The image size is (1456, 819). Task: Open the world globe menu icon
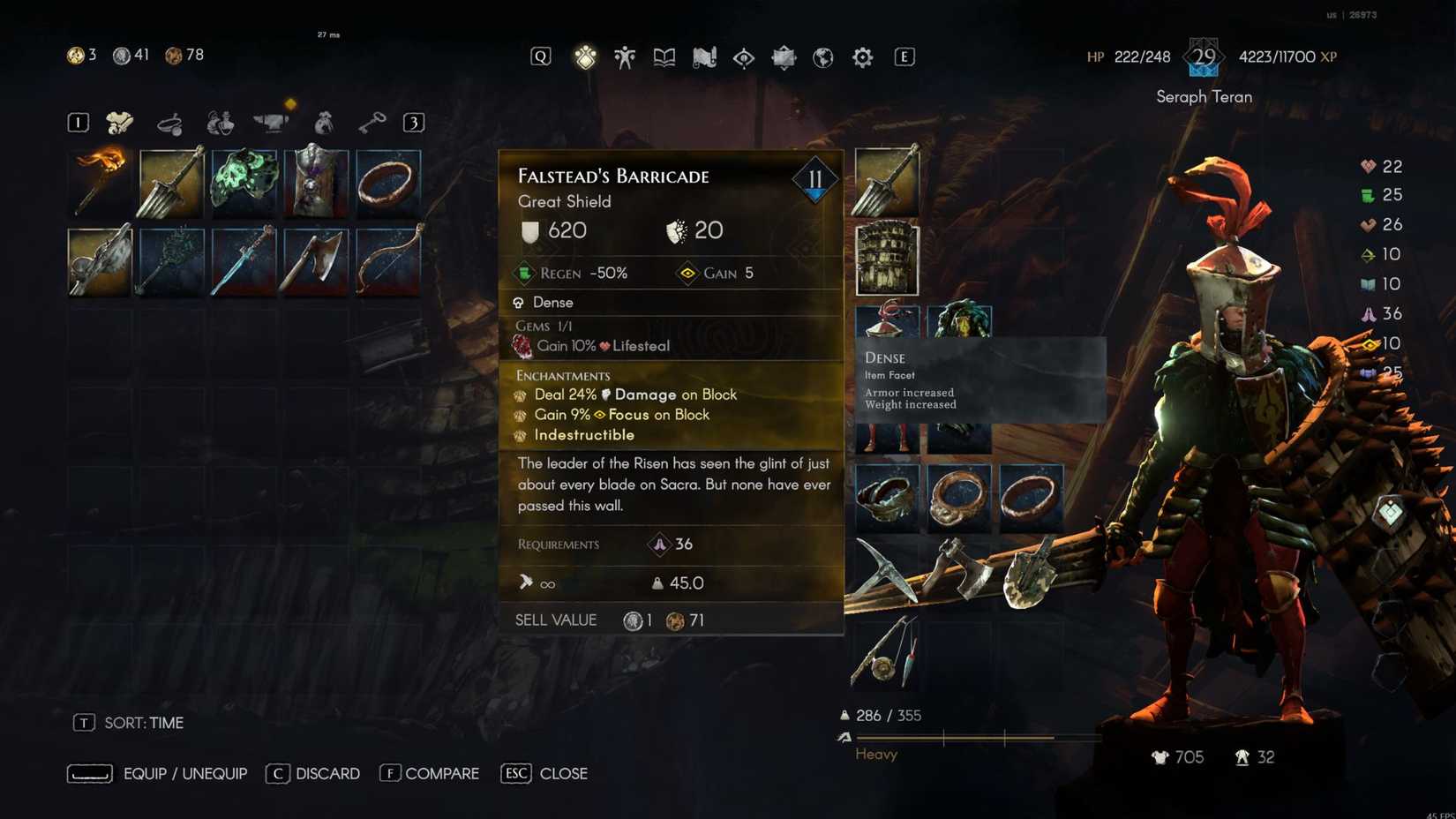tap(822, 56)
